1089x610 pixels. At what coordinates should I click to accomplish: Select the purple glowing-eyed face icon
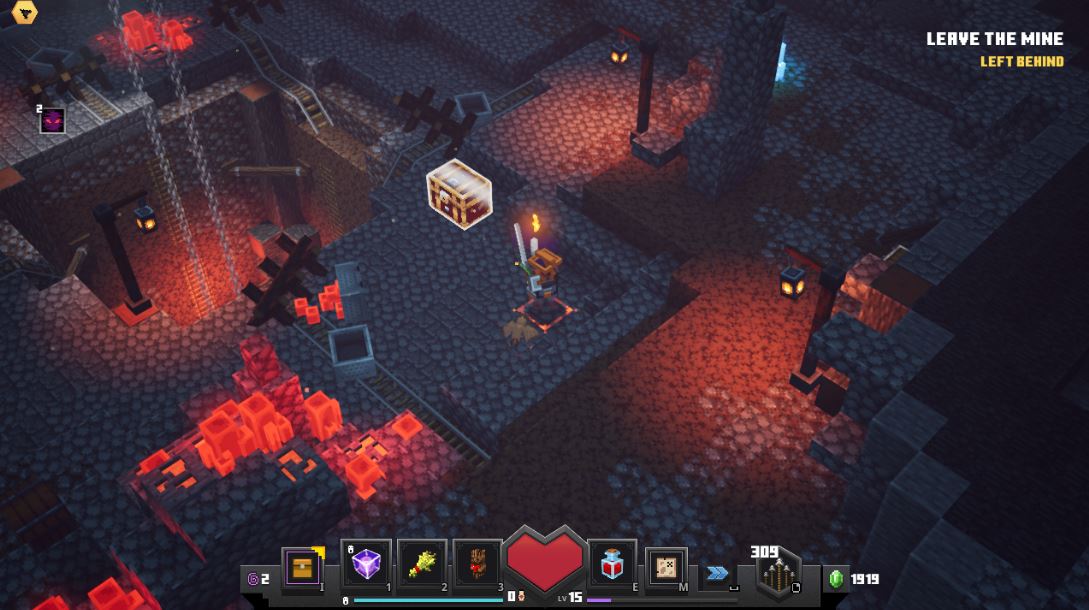[52, 121]
